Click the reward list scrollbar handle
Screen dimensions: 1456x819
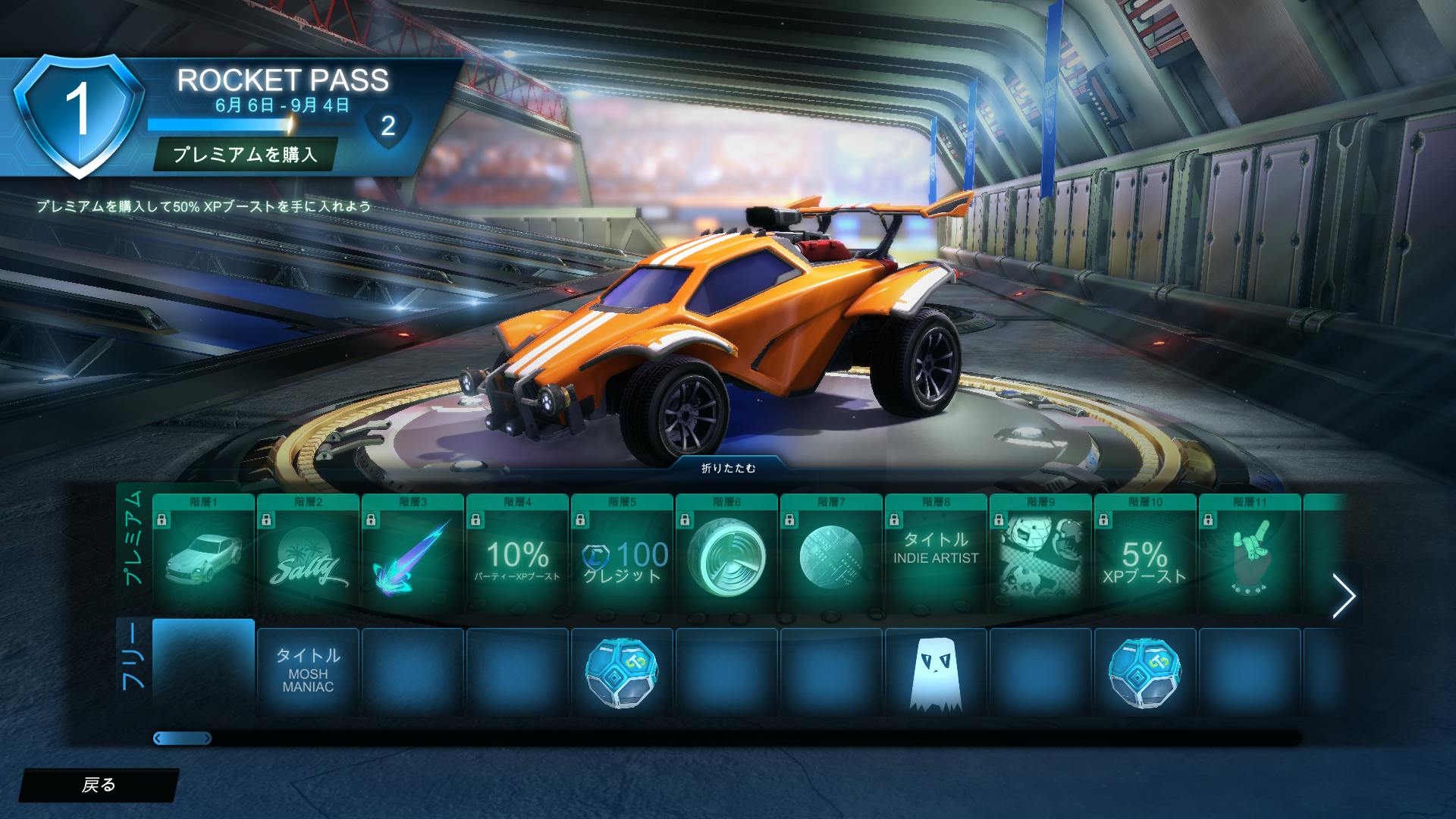tap(182, 738)
